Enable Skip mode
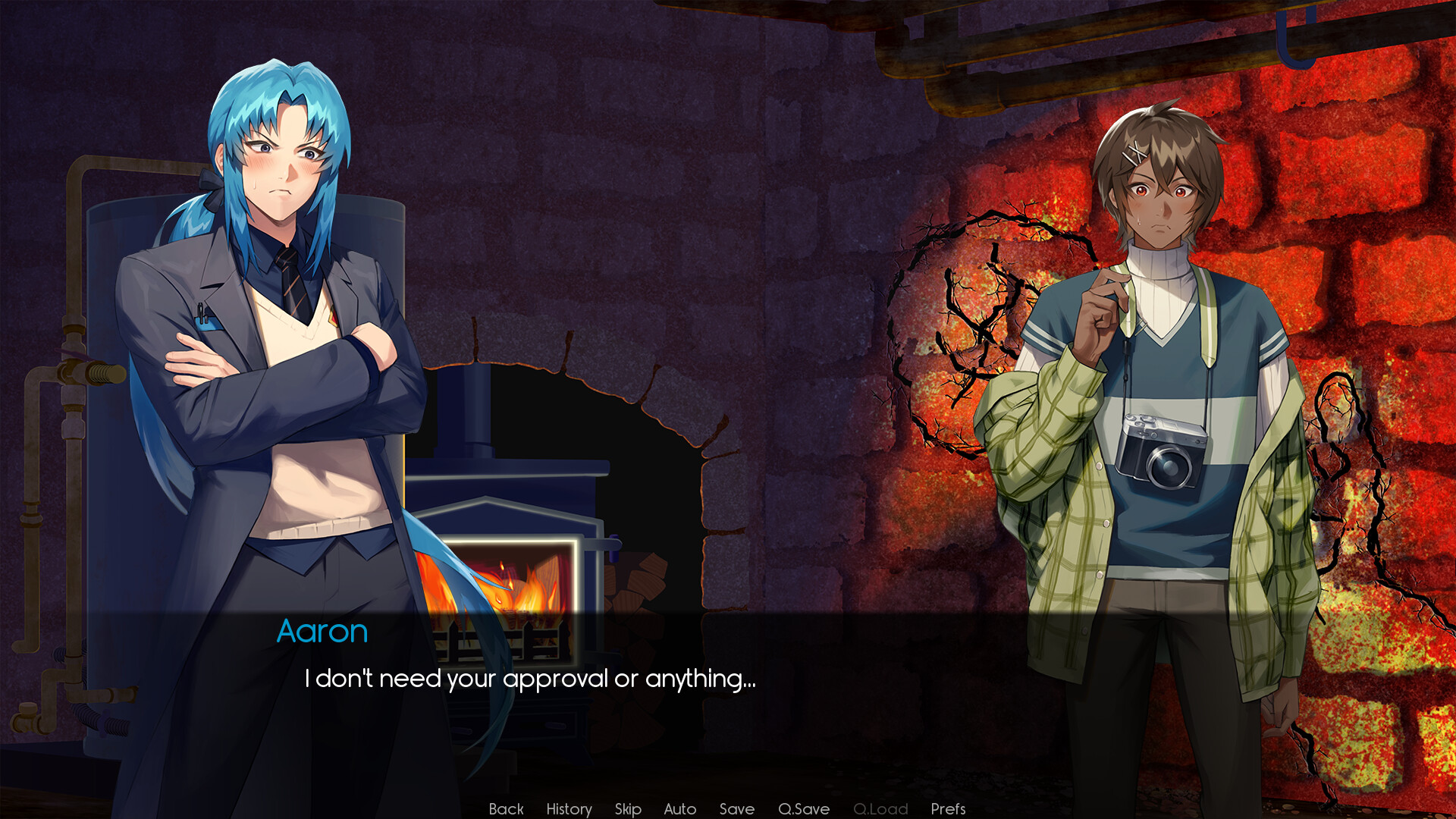1456x819 pixels. click(x=627, y=808)
